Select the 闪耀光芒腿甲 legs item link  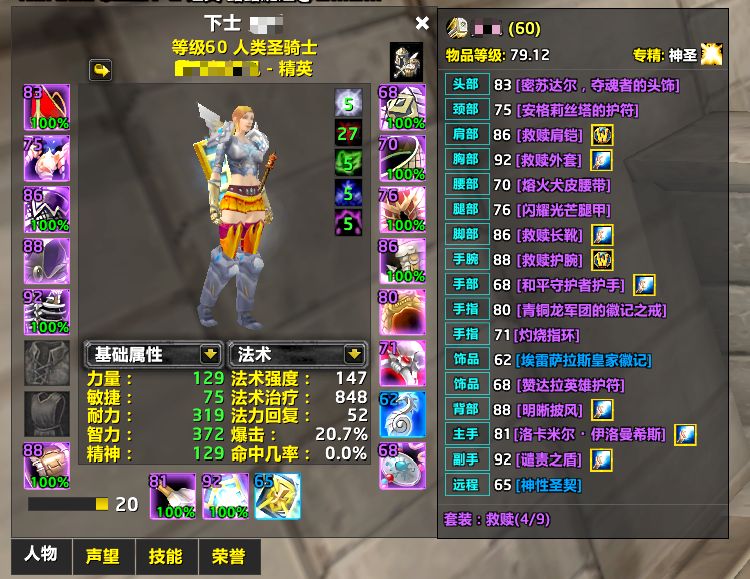point(564,210)
